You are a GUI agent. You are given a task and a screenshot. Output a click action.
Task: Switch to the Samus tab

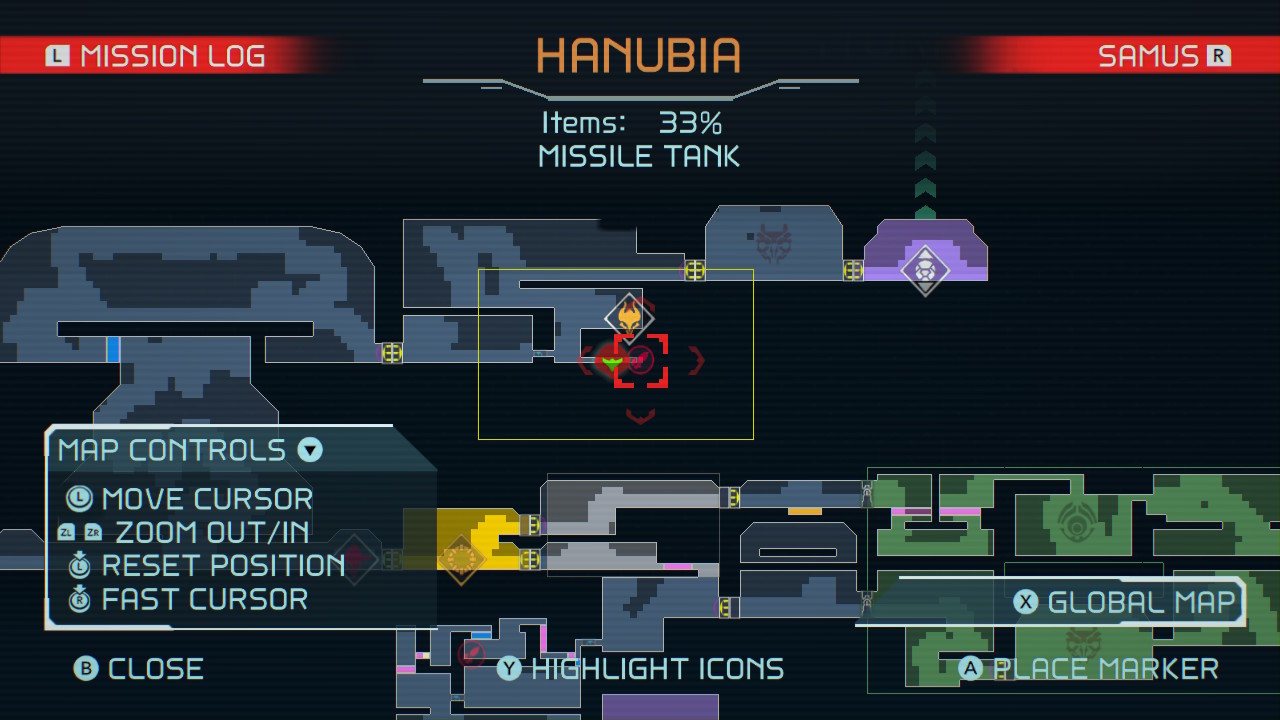click(x=1150, y=56)
